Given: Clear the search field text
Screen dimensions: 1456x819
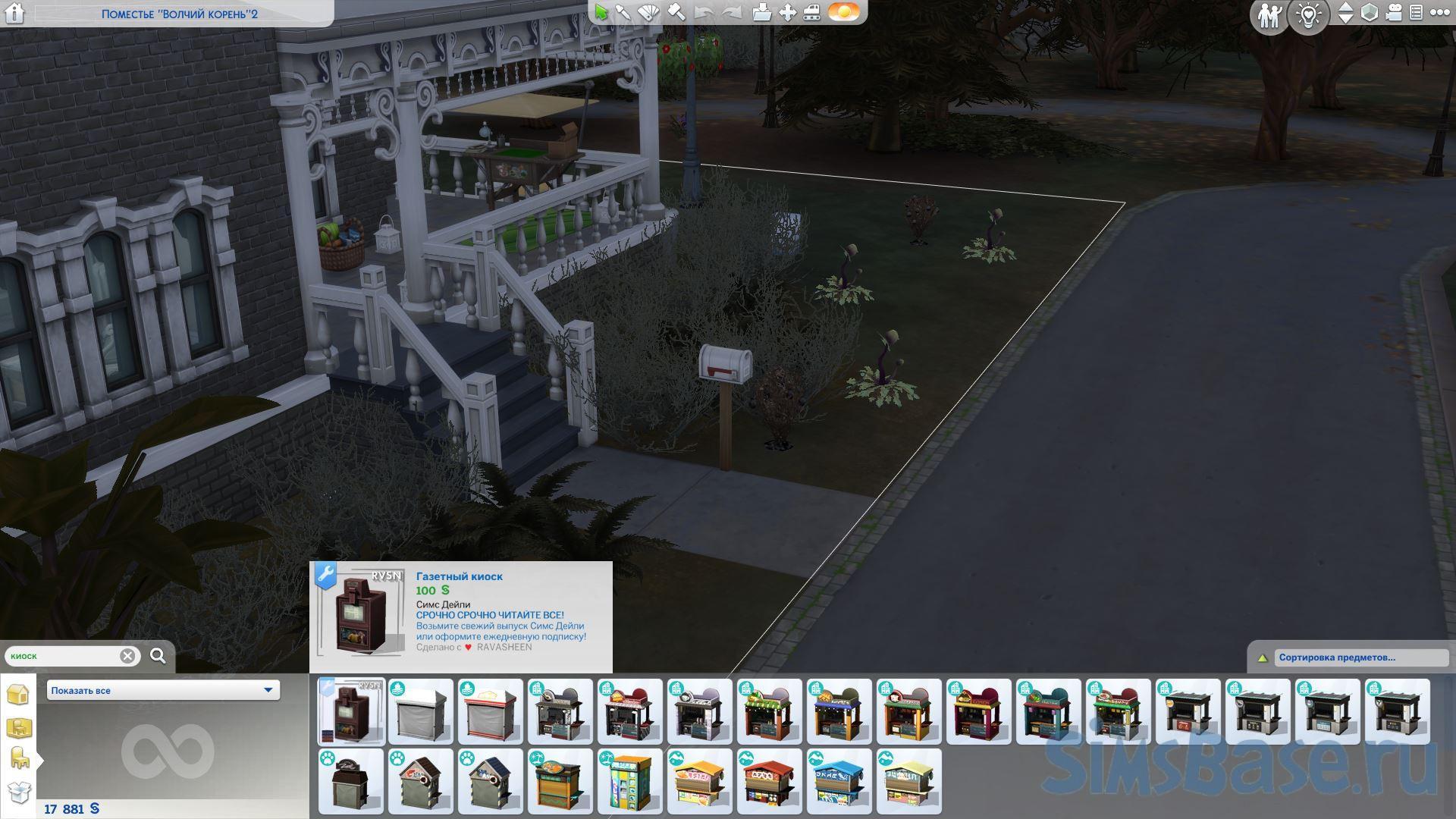Looking at the screenshot, I should point(127,656).
